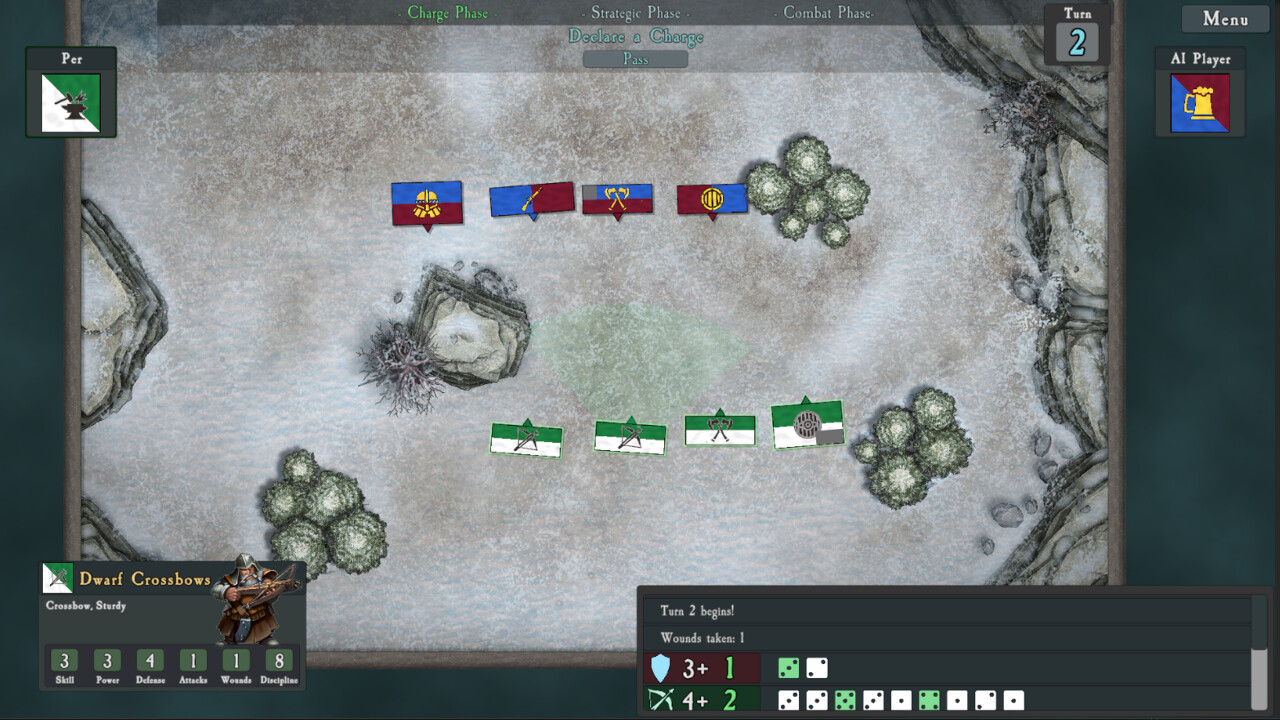Click the Discipline stat in the unit panel
Screen dimensions: 1280x720
279,662
